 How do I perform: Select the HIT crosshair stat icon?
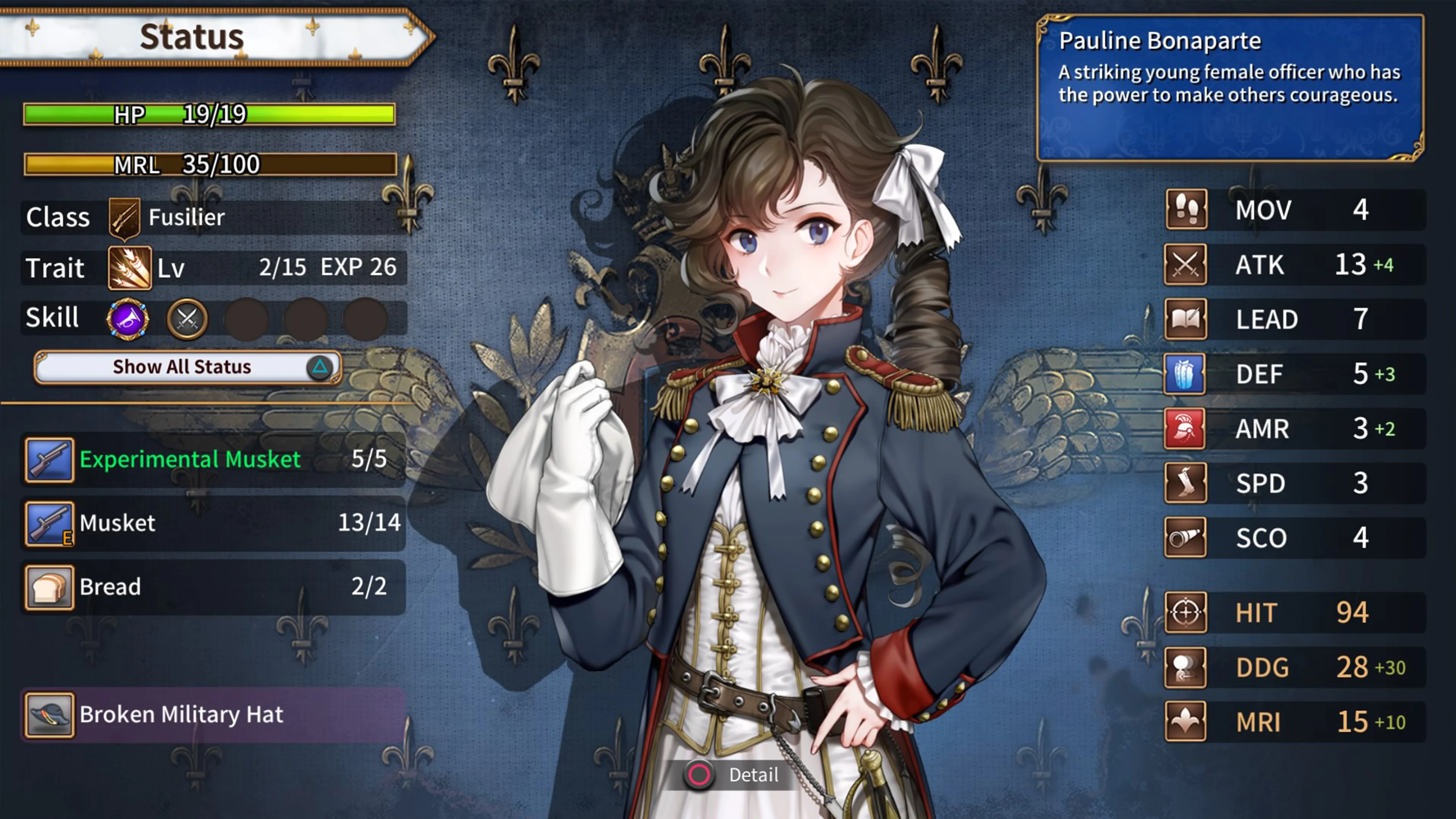(x=1186, y=612)
